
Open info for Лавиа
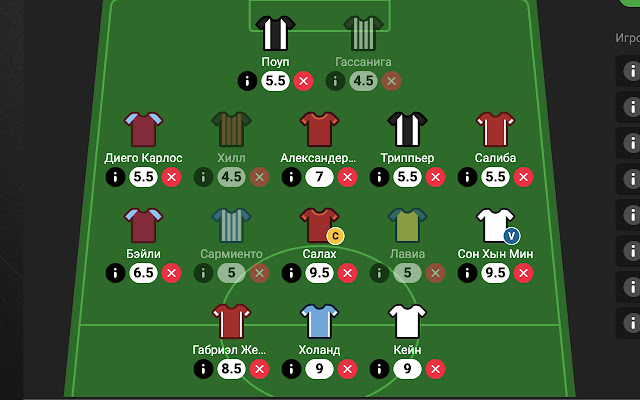point(379,273)
